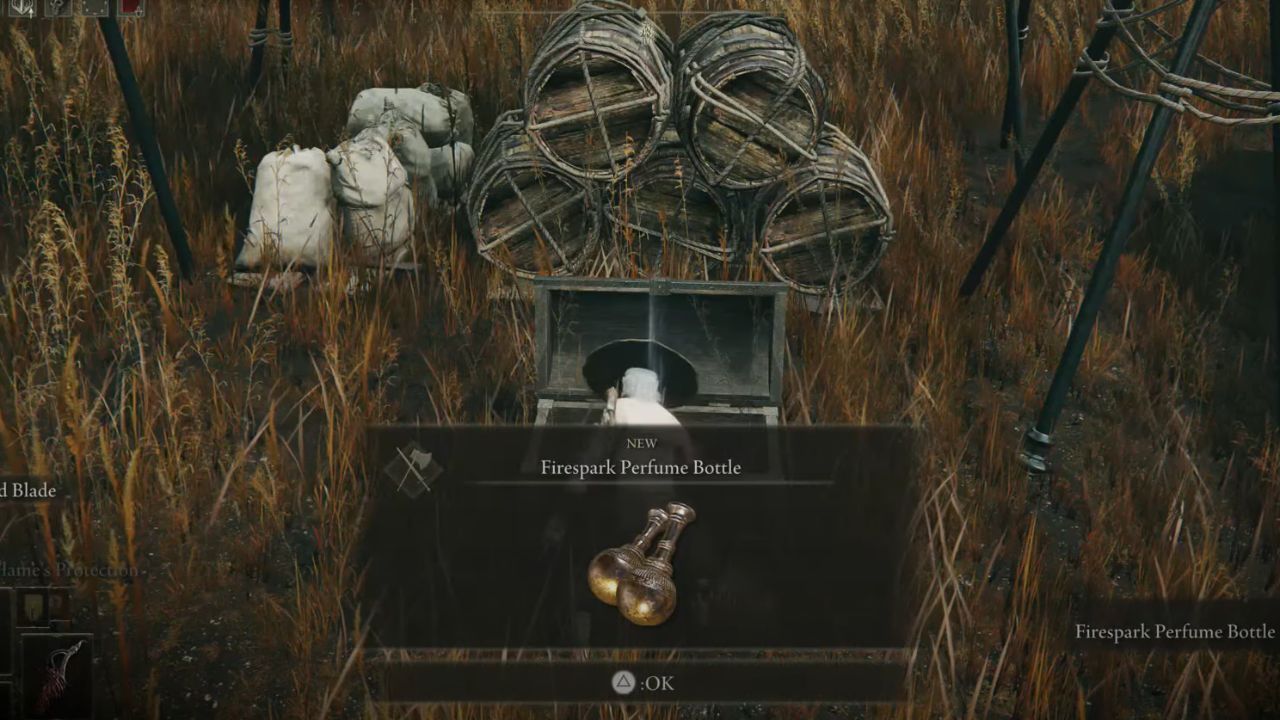Click the Blade status effect text

tap(27, 489)
